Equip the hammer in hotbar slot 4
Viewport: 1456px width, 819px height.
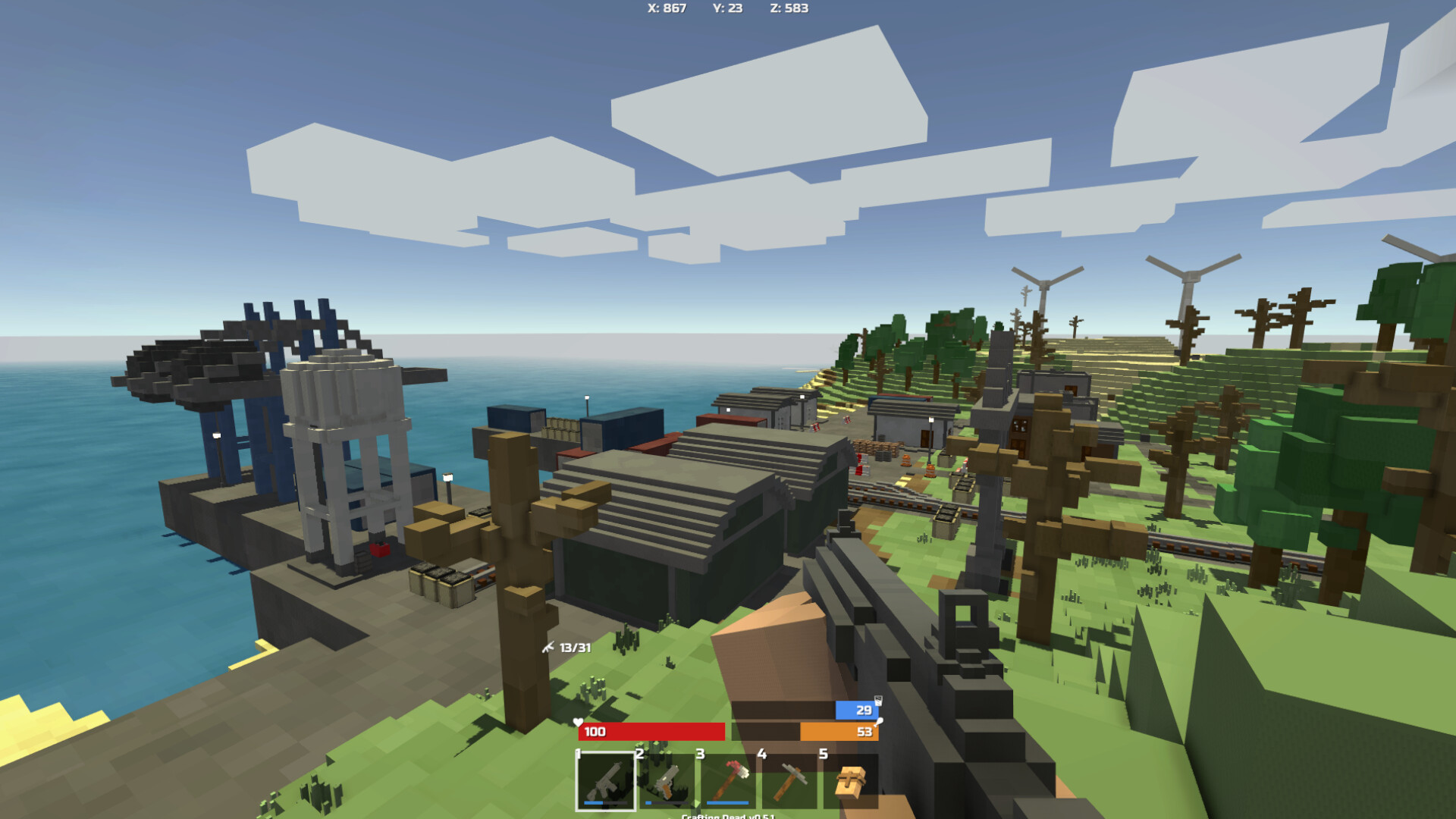click(790, 780)
